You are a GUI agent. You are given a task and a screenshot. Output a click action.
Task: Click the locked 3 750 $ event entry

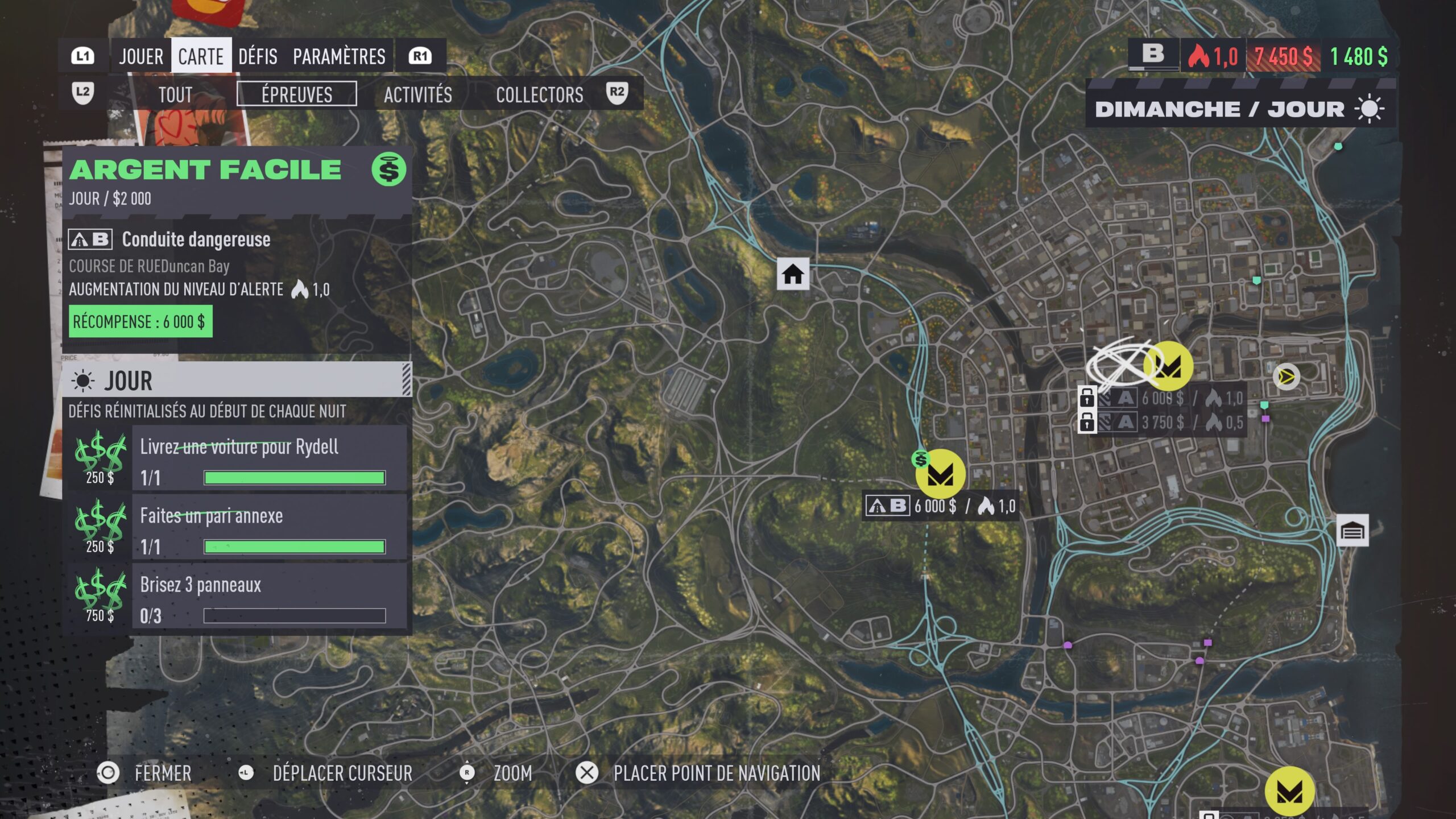1163,423
